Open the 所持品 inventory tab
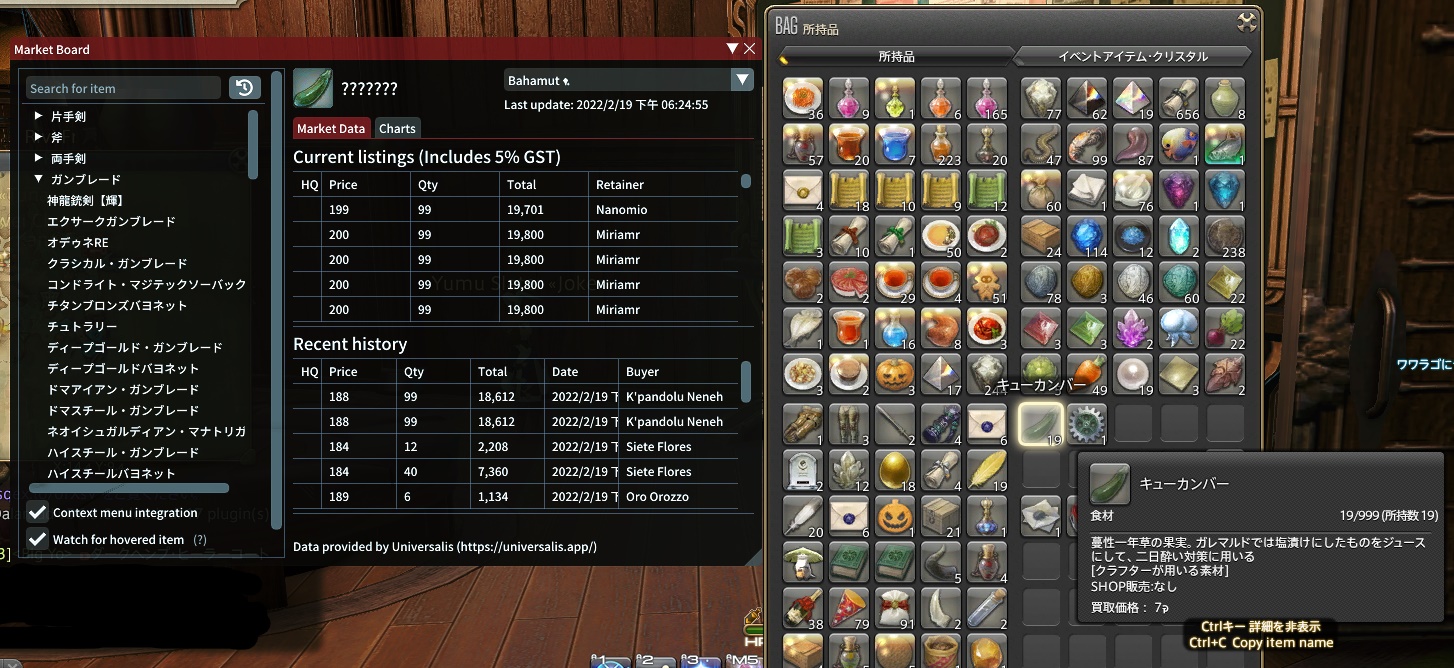The image size is (1454, 668). [x=896, y=56]
